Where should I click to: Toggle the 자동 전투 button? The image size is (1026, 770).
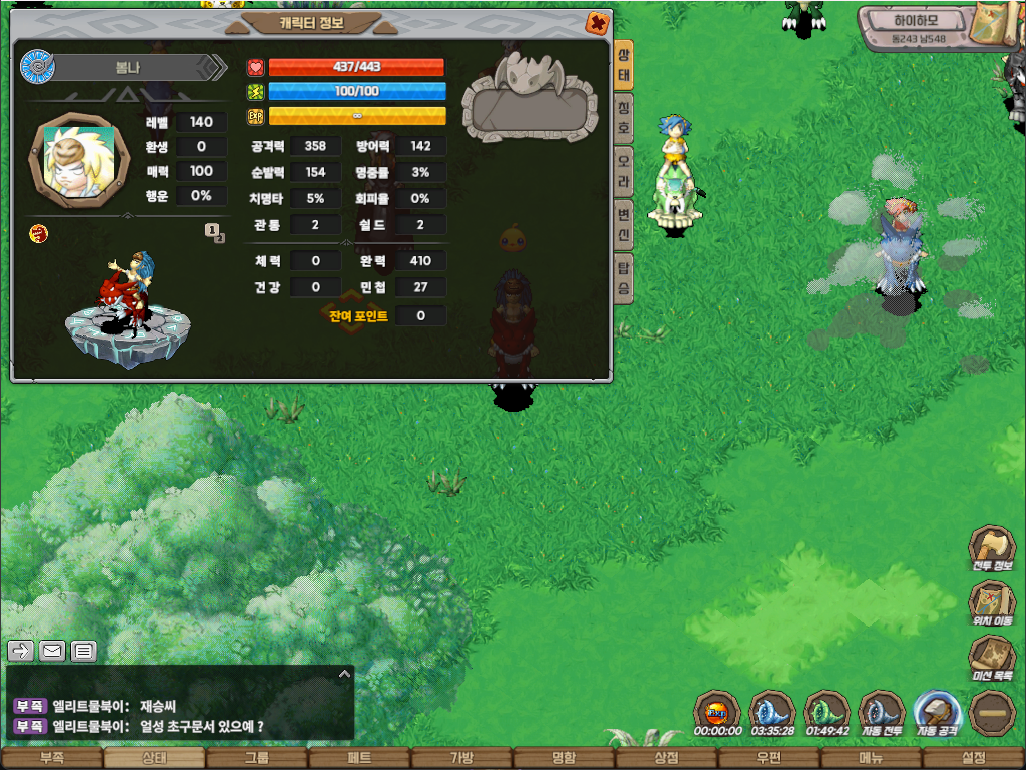tap(882, 713)
